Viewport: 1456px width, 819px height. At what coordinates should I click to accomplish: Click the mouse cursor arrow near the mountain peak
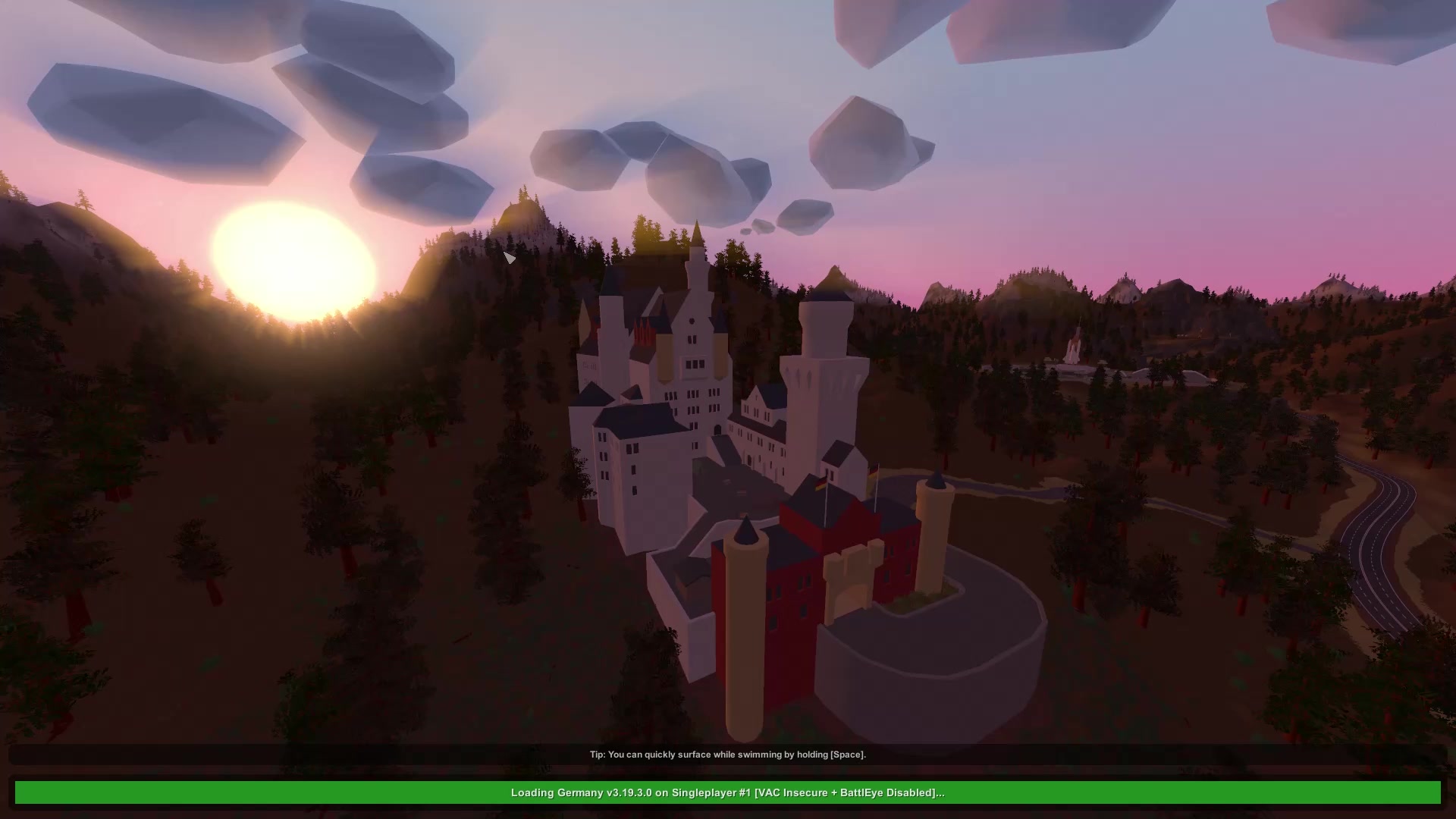click(510, 259)
